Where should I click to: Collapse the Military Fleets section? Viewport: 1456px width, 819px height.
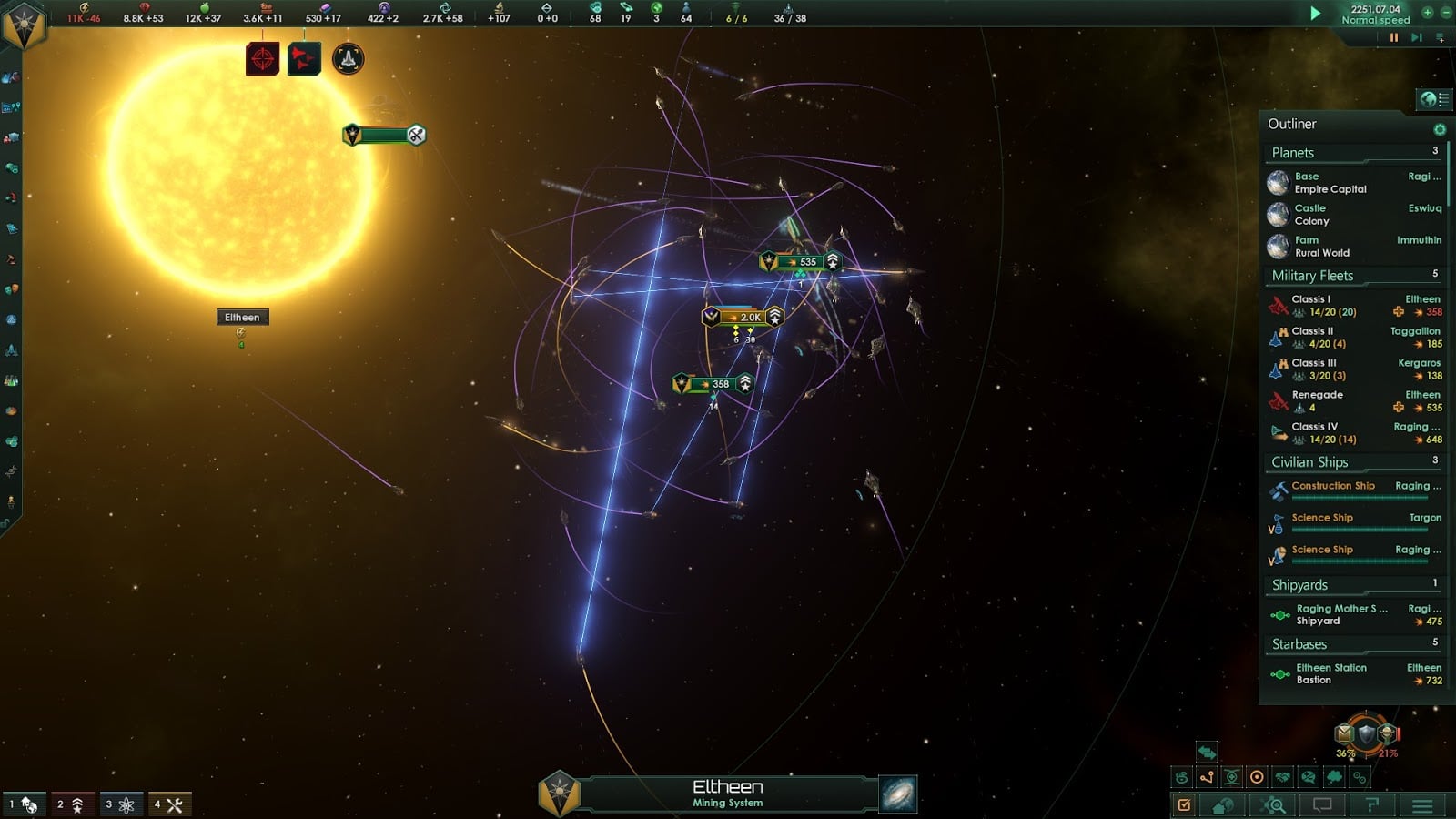click(1311, 275)
